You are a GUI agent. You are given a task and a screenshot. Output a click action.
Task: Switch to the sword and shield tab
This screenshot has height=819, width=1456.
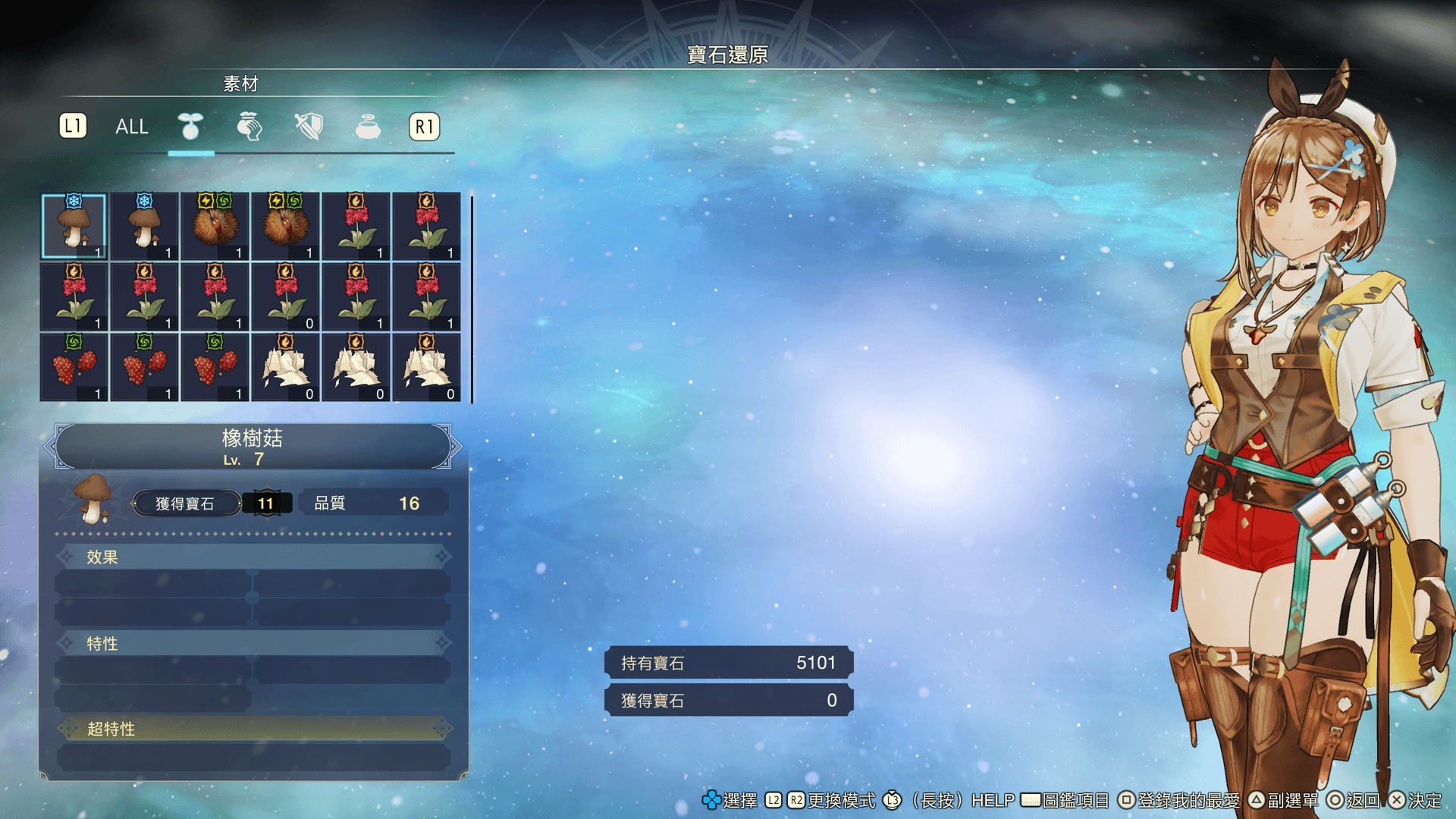click(x=309, y=127)
